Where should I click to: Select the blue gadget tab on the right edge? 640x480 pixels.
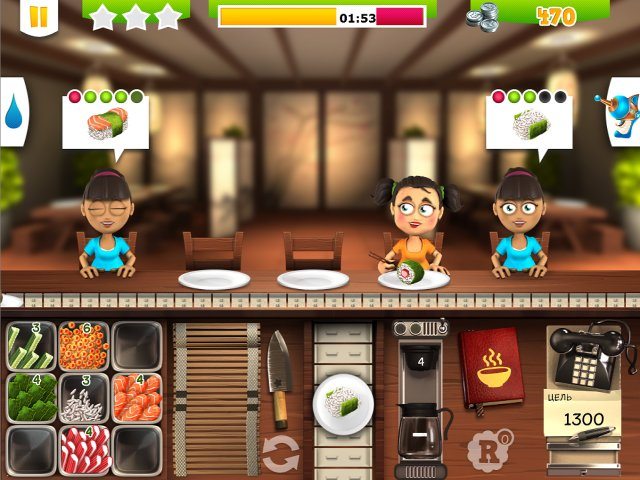point(627,108)
